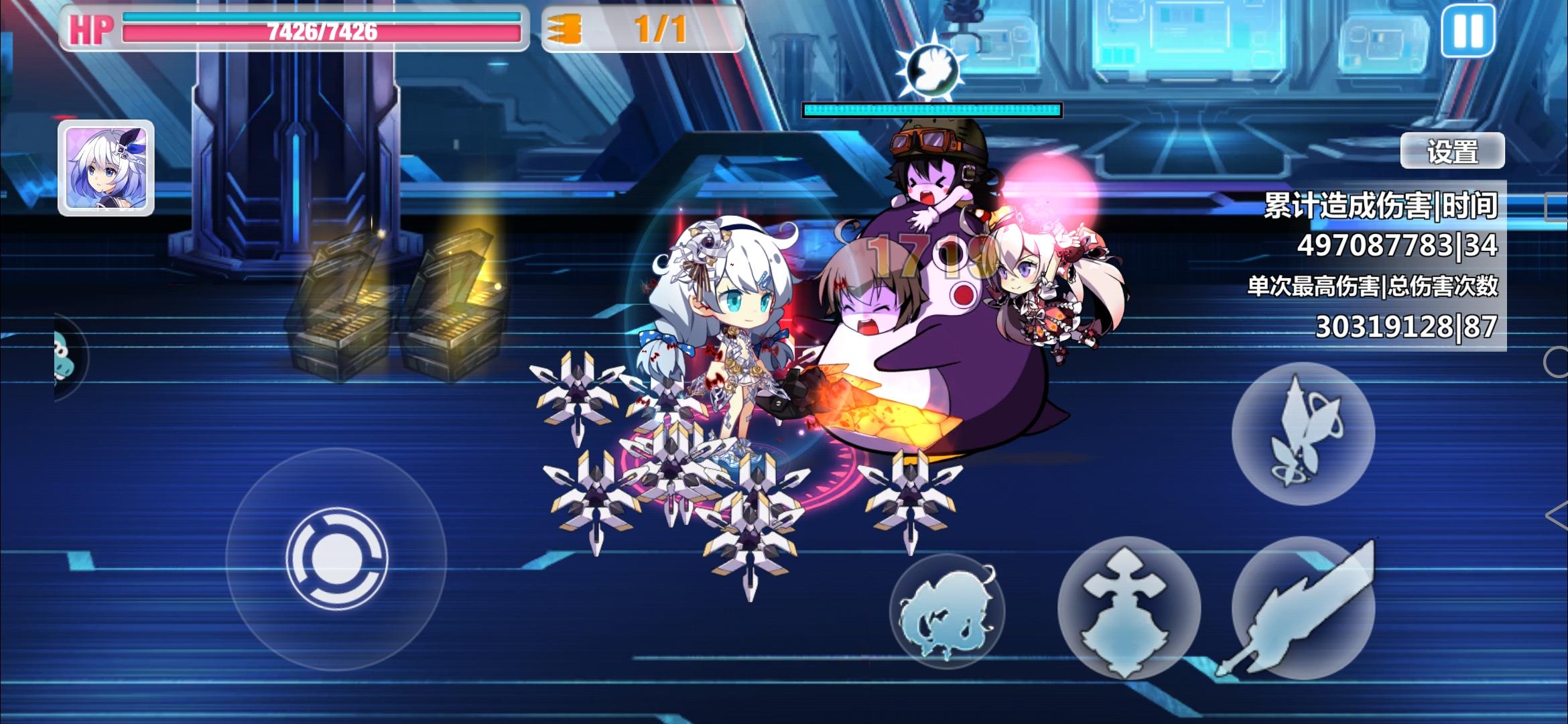Tap the boss health bar above the enemy
1568x724 pixels.
point(931,109)
